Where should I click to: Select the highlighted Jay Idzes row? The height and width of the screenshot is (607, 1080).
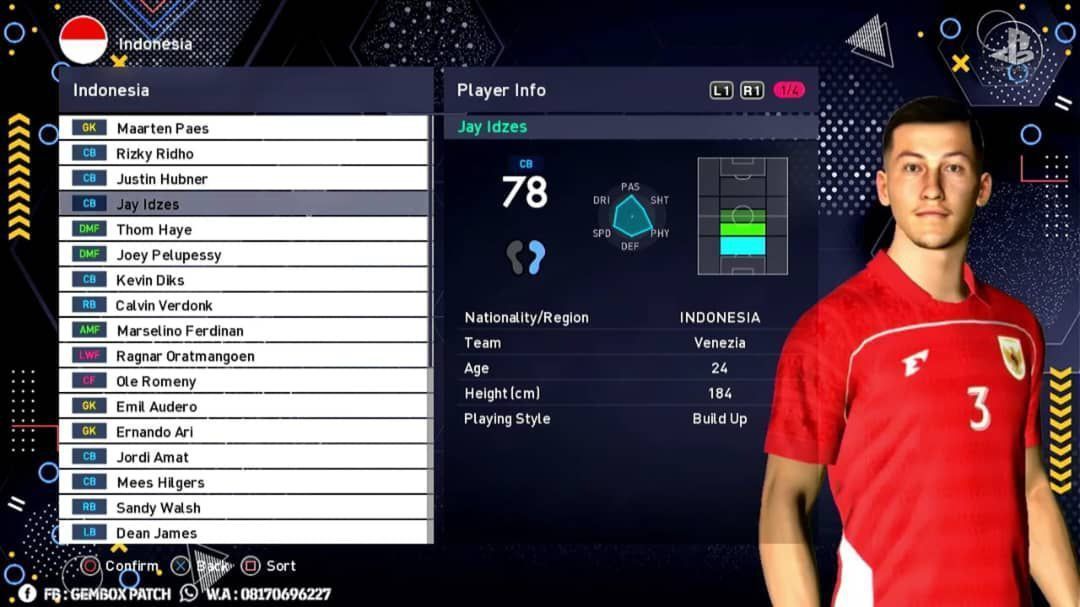pyautogui.click(x=243, y=204)
